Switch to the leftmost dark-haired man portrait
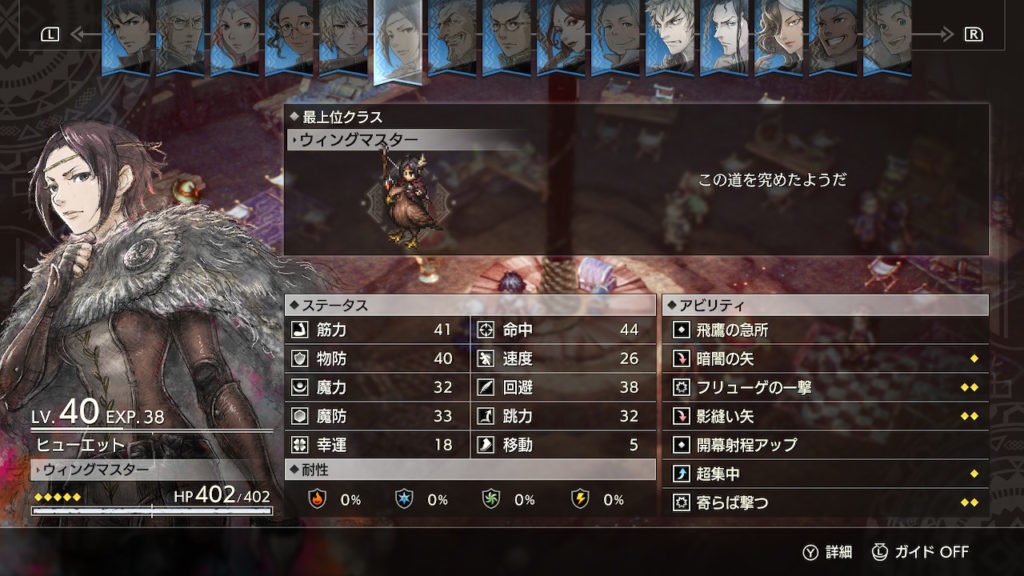Image resolution: width=1024 pixels, height=576 pixels. click(x=128, y=35)
